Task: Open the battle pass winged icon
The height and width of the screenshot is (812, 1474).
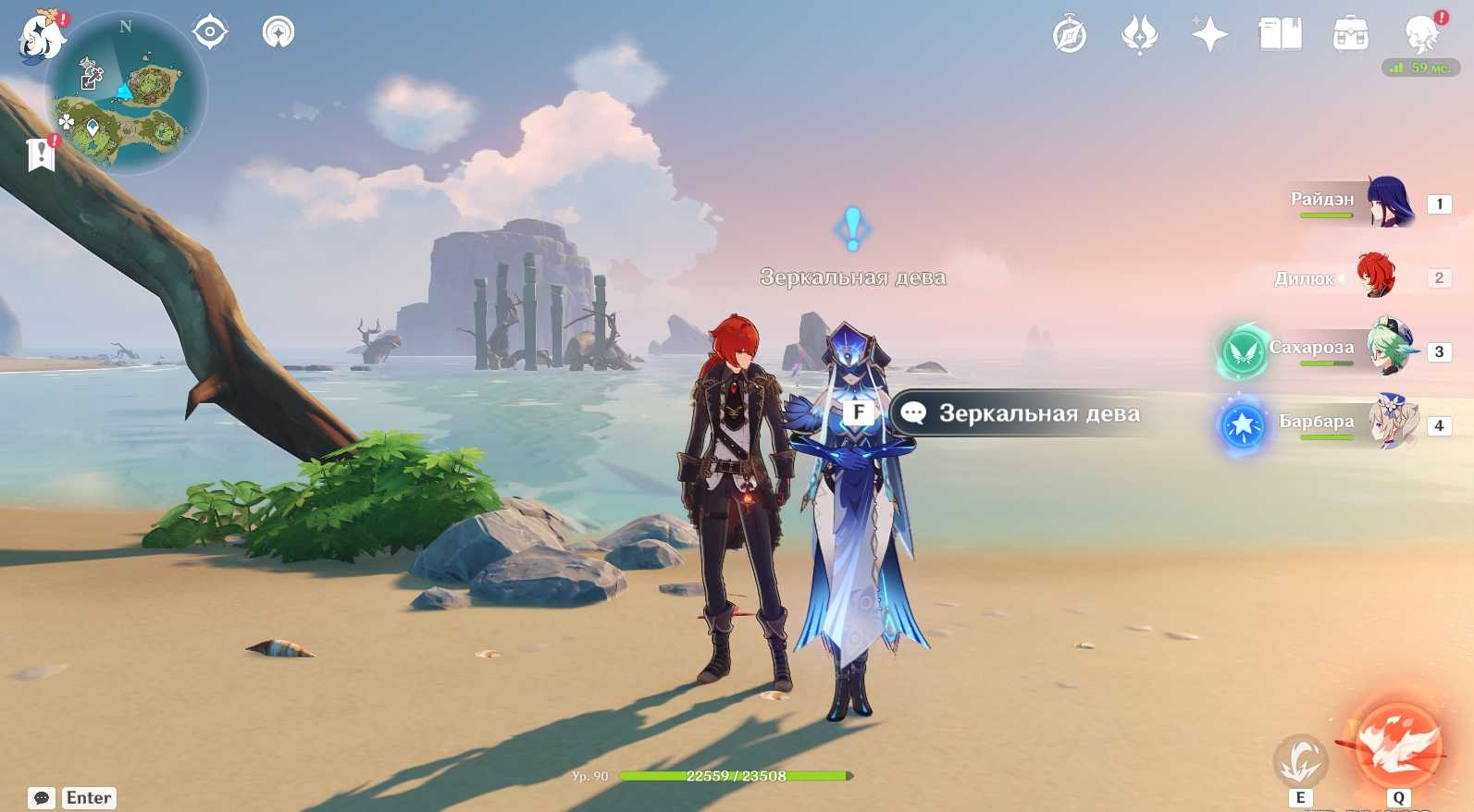Action: [1139, 34]
